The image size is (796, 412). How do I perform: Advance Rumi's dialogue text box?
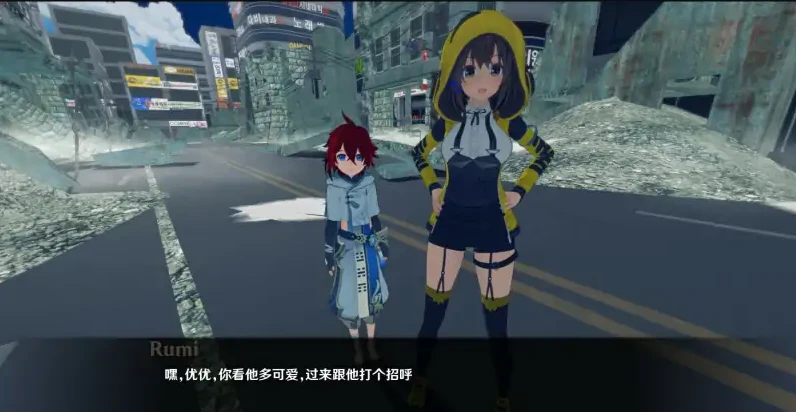398,374
